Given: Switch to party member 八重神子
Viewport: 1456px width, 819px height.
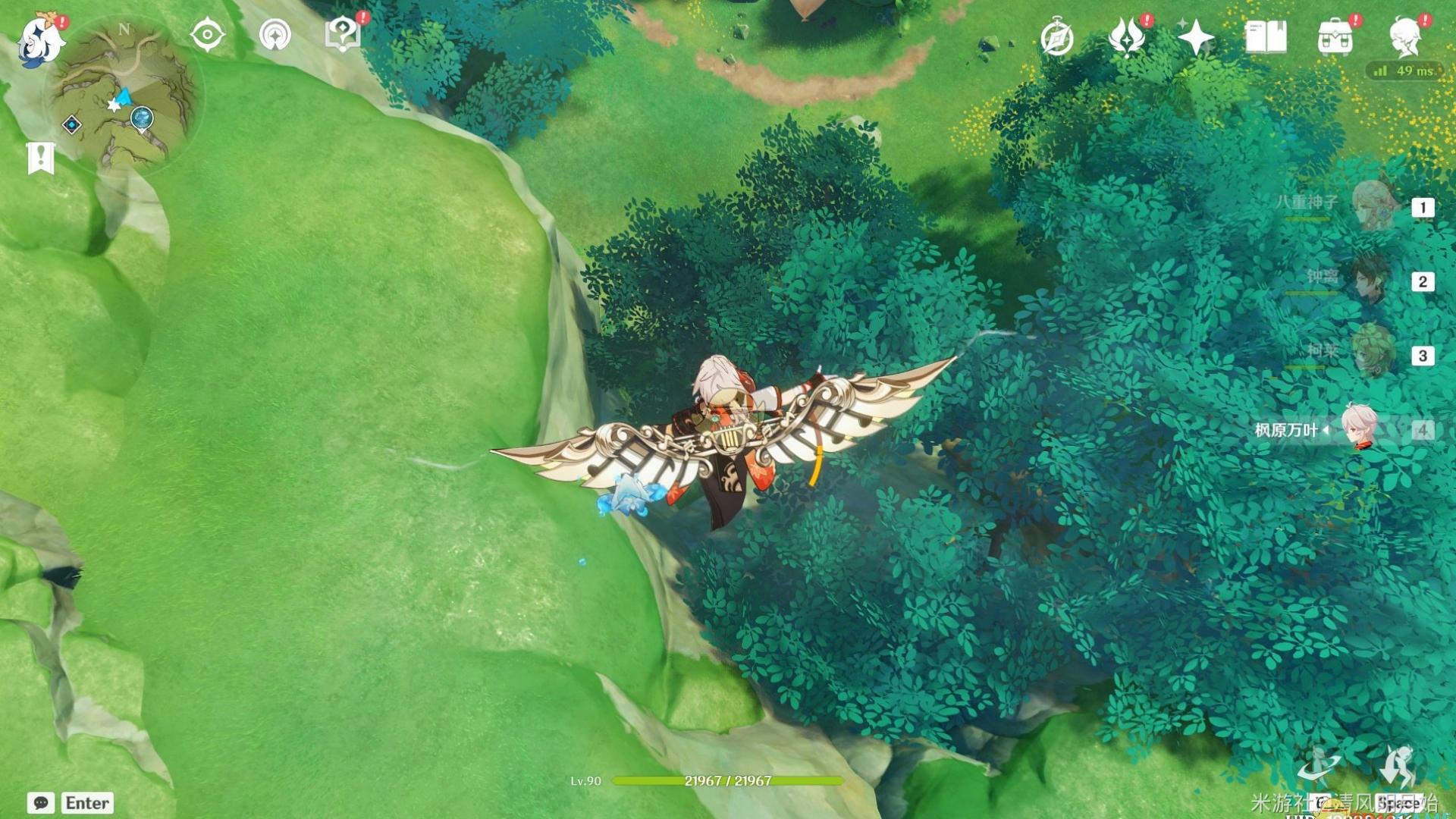Looking at the screenshot, I should (x=1373, y=205).
